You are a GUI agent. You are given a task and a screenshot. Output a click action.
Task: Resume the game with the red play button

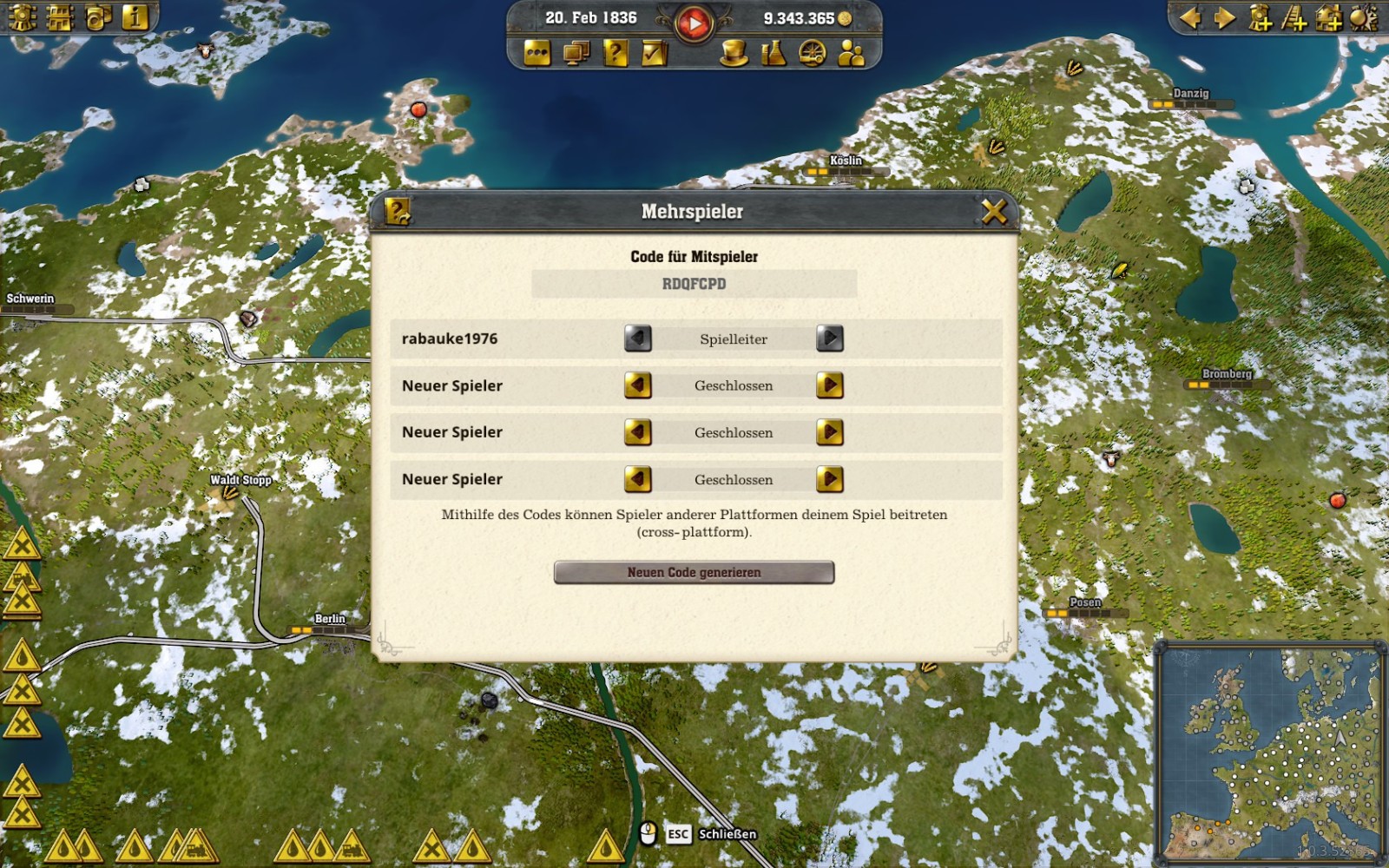693,23
